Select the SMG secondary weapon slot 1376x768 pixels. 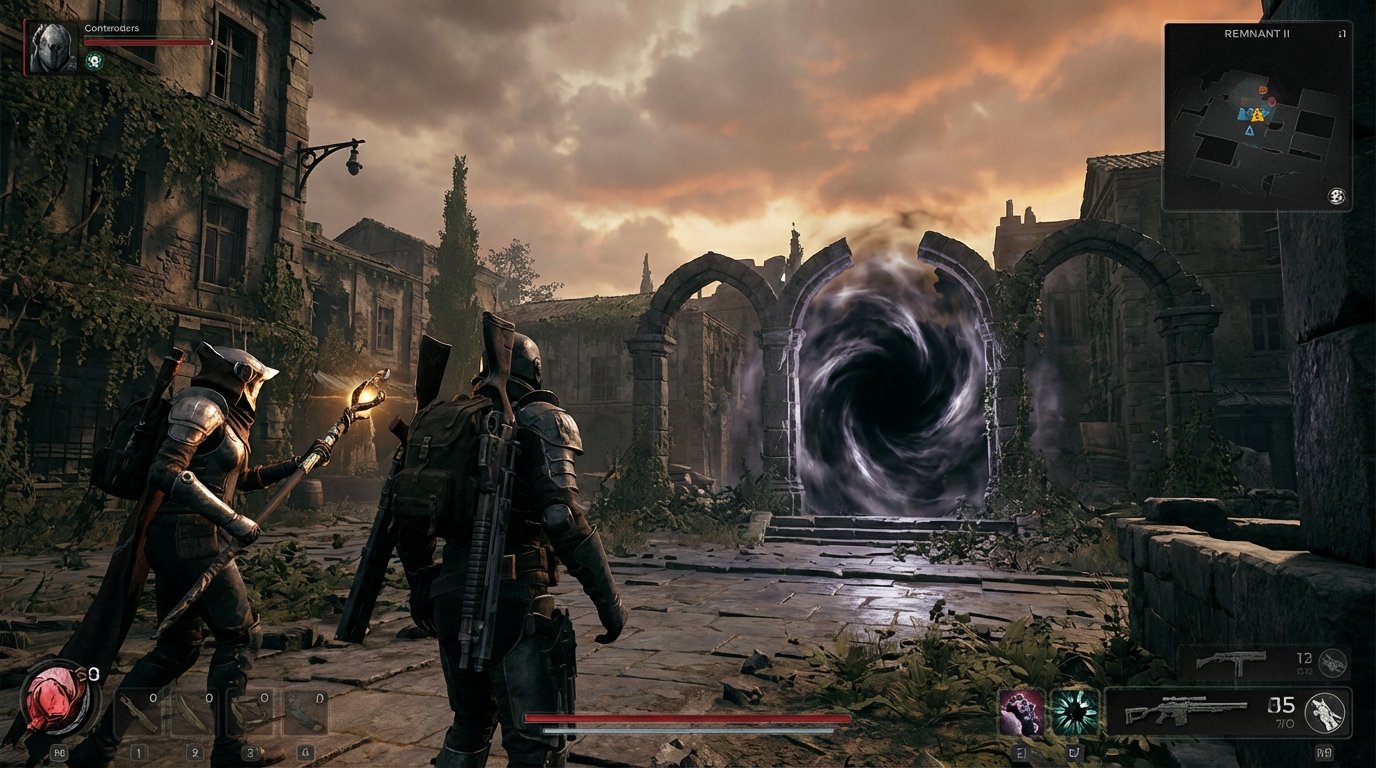pos(1240,663)
